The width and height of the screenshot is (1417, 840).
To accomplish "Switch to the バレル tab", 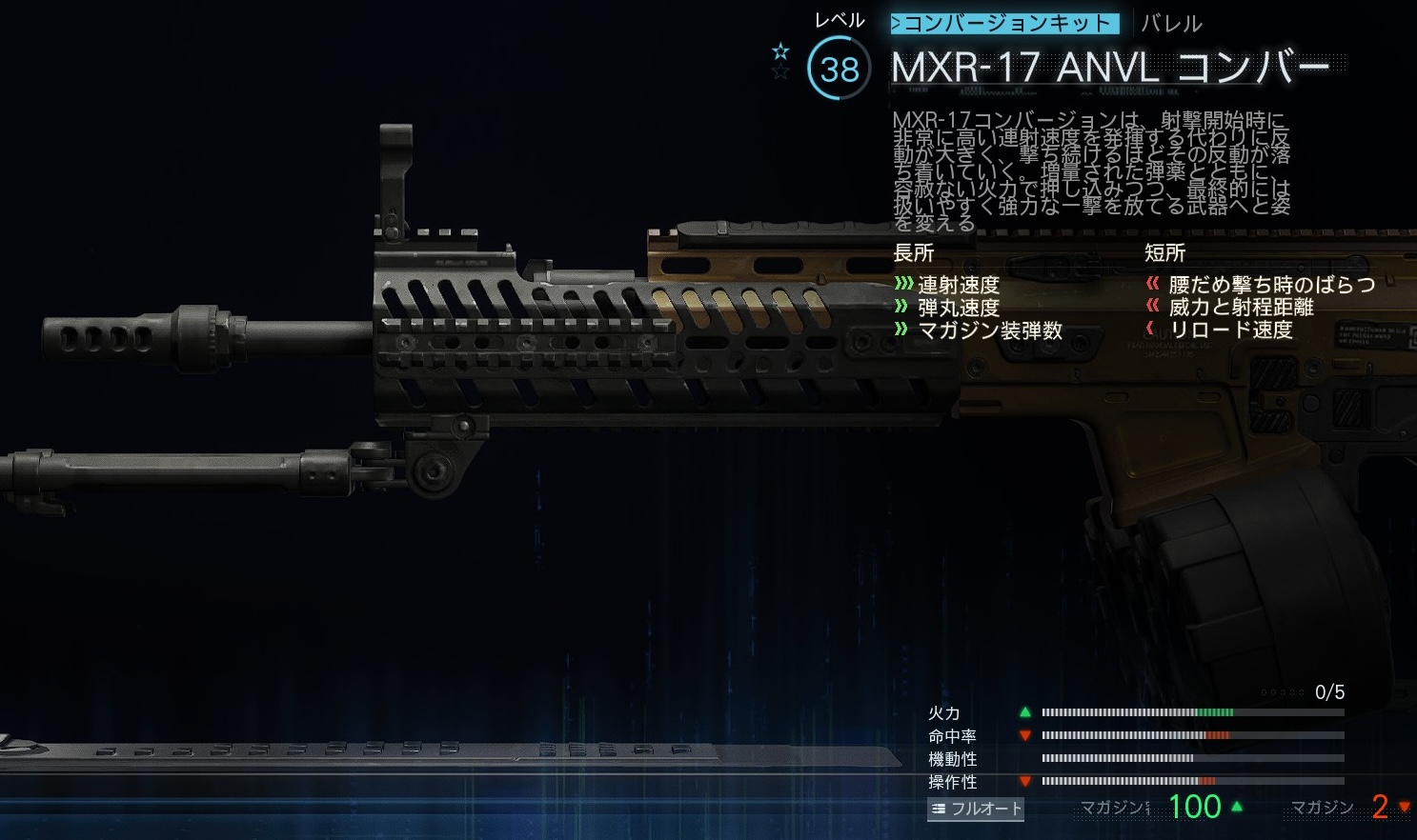I will click(x=1171, y=24).
